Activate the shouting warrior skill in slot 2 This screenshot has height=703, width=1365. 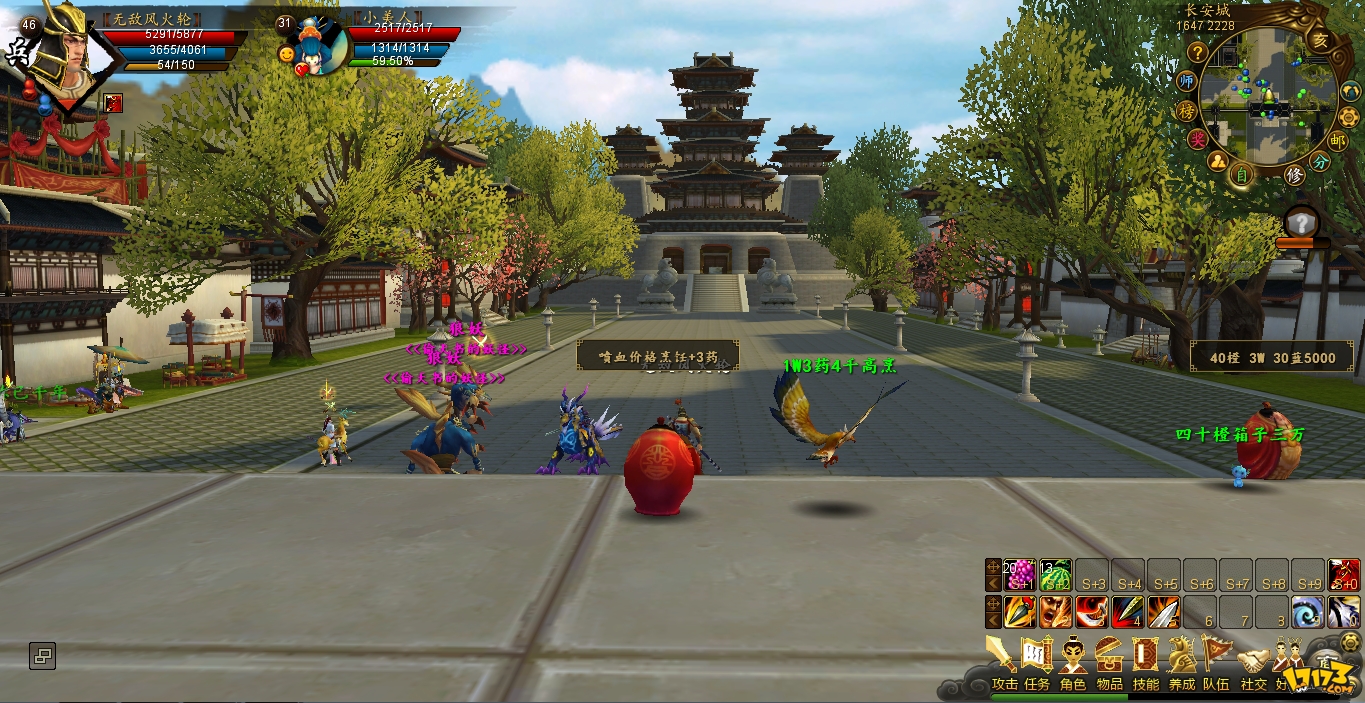[x=1056, y=611]
